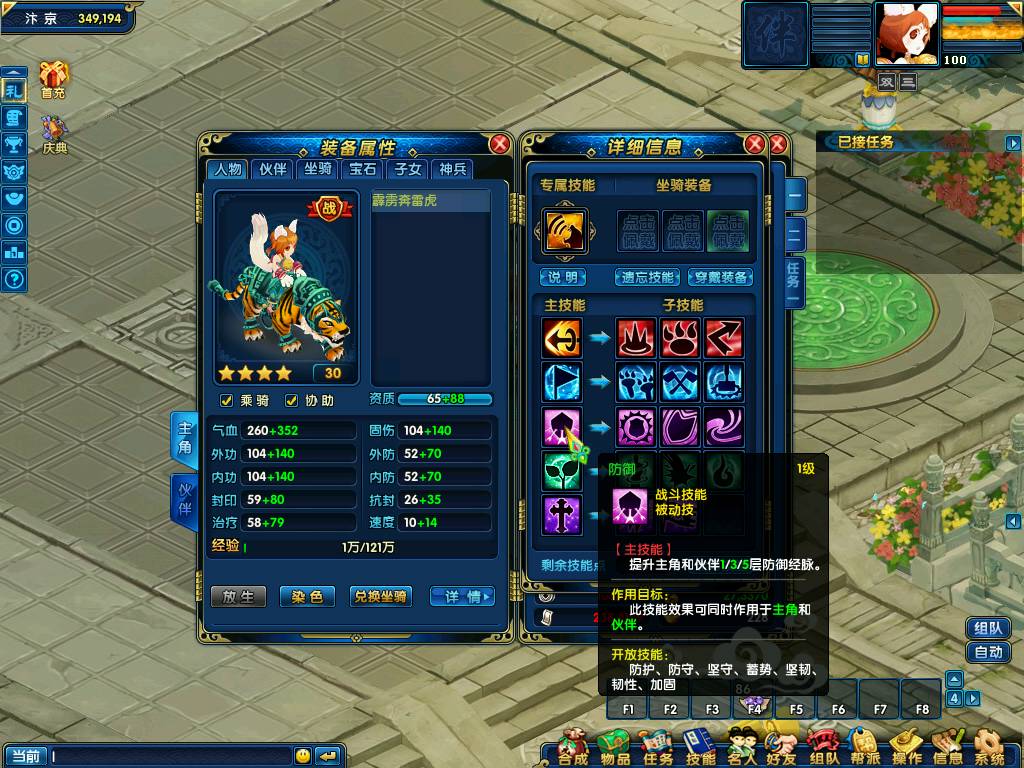
Task: Click the 说明 button
Action: click(x=562, y=277)
